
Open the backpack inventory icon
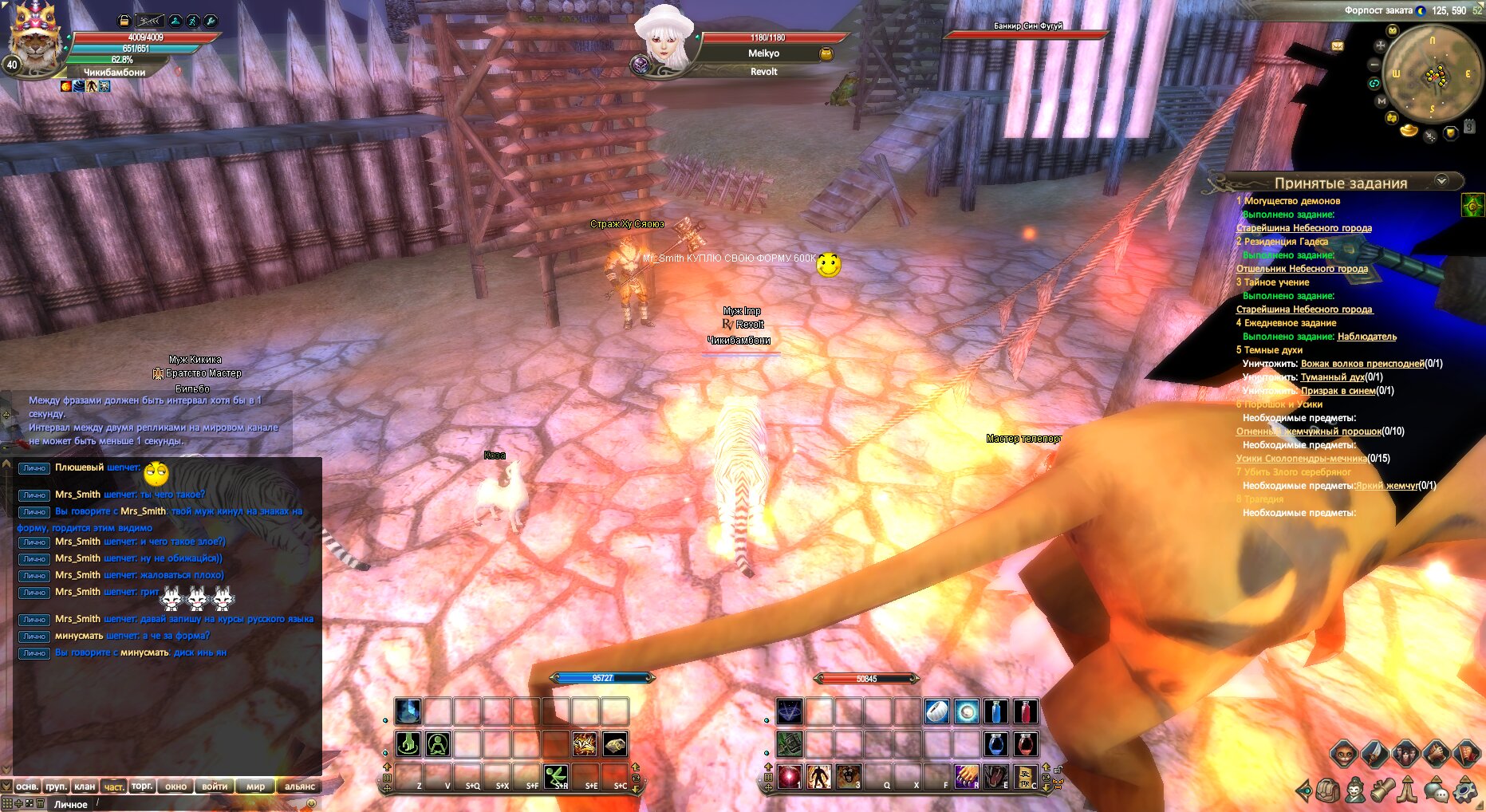click(1327, 790)
